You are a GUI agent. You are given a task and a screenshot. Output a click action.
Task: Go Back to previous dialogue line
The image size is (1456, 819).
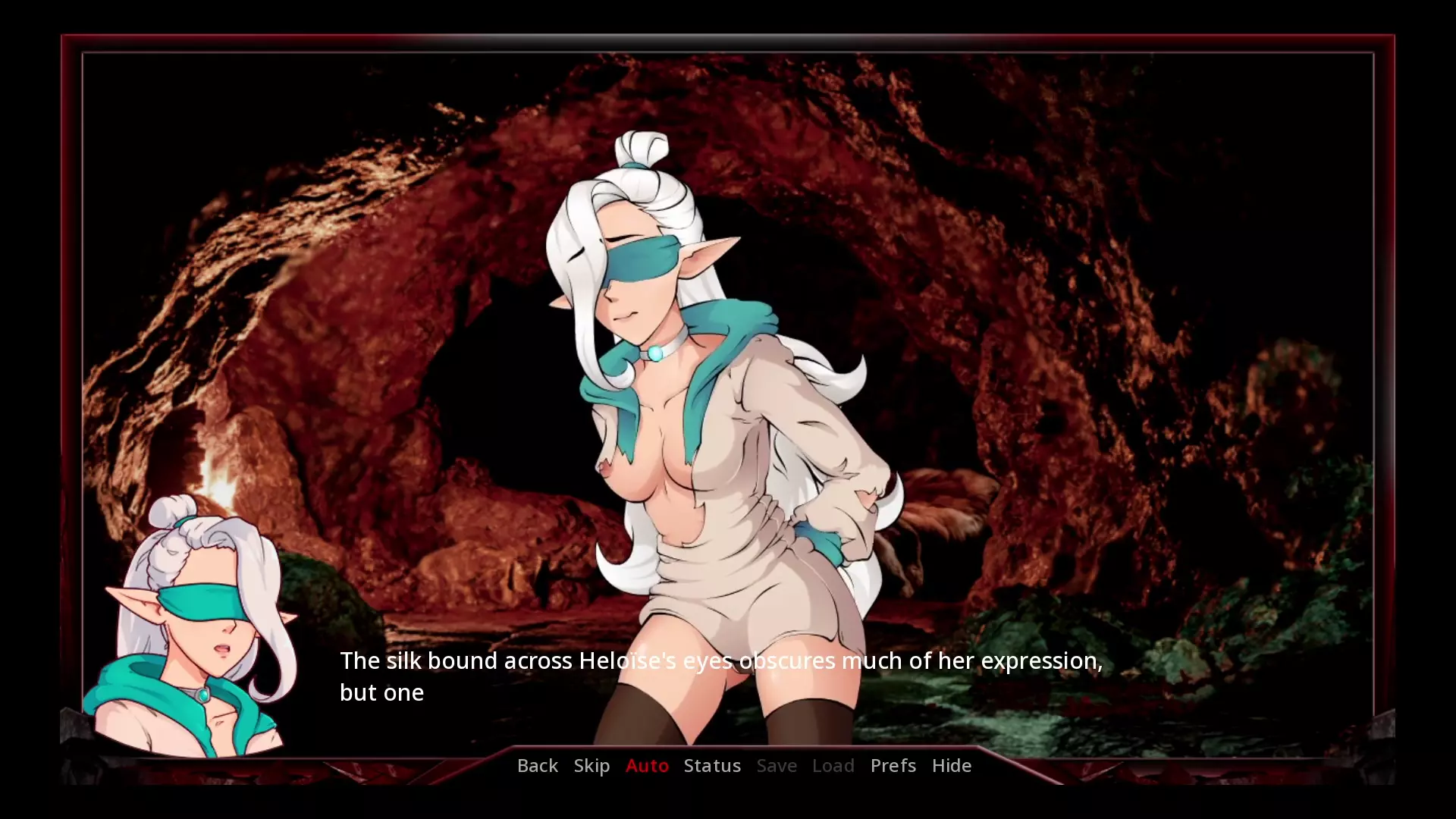tap(537, 766)
